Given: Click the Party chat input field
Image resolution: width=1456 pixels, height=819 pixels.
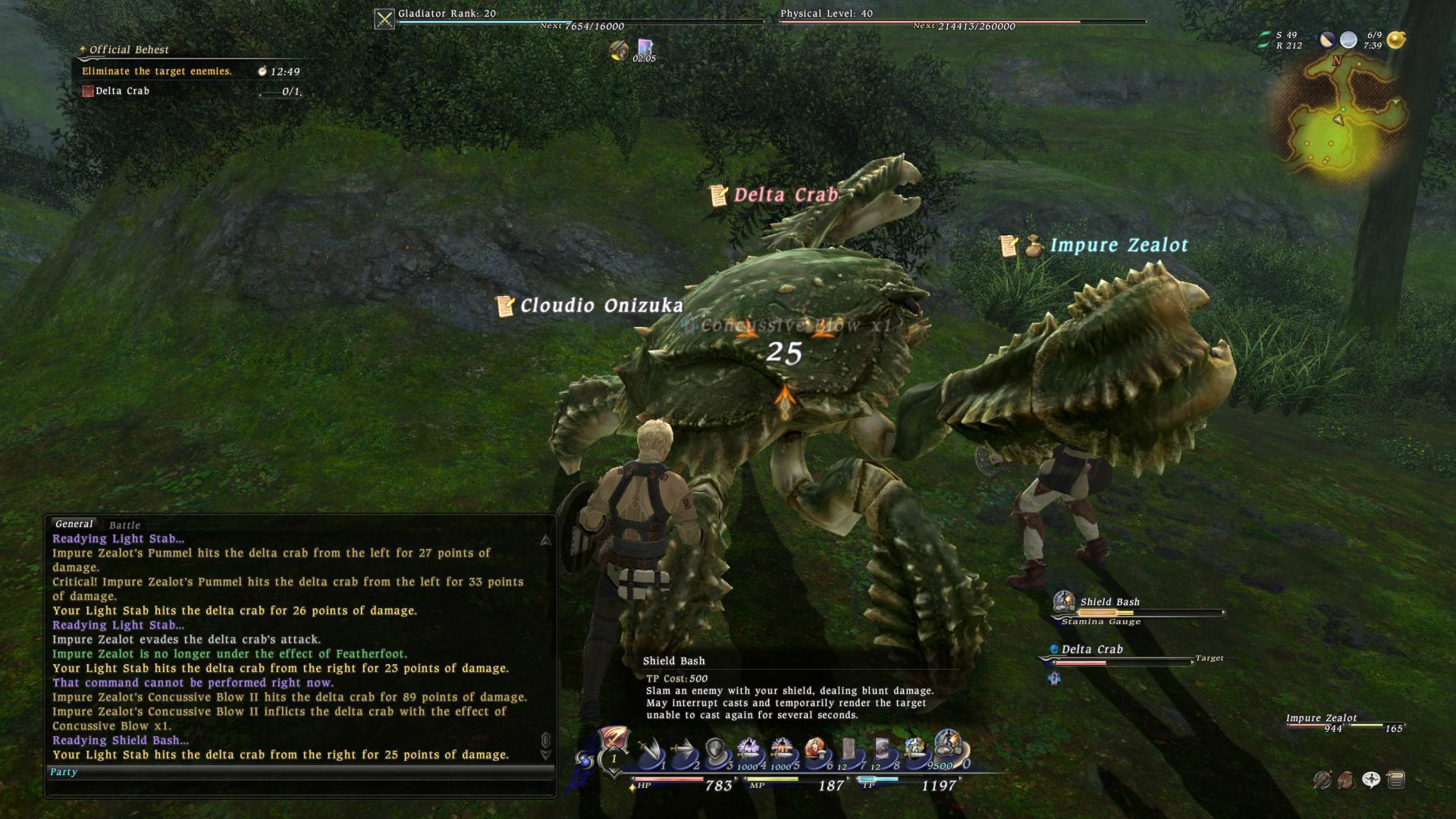Looking at the screenshot, I should pyautogui.click(x=300, y=772).
